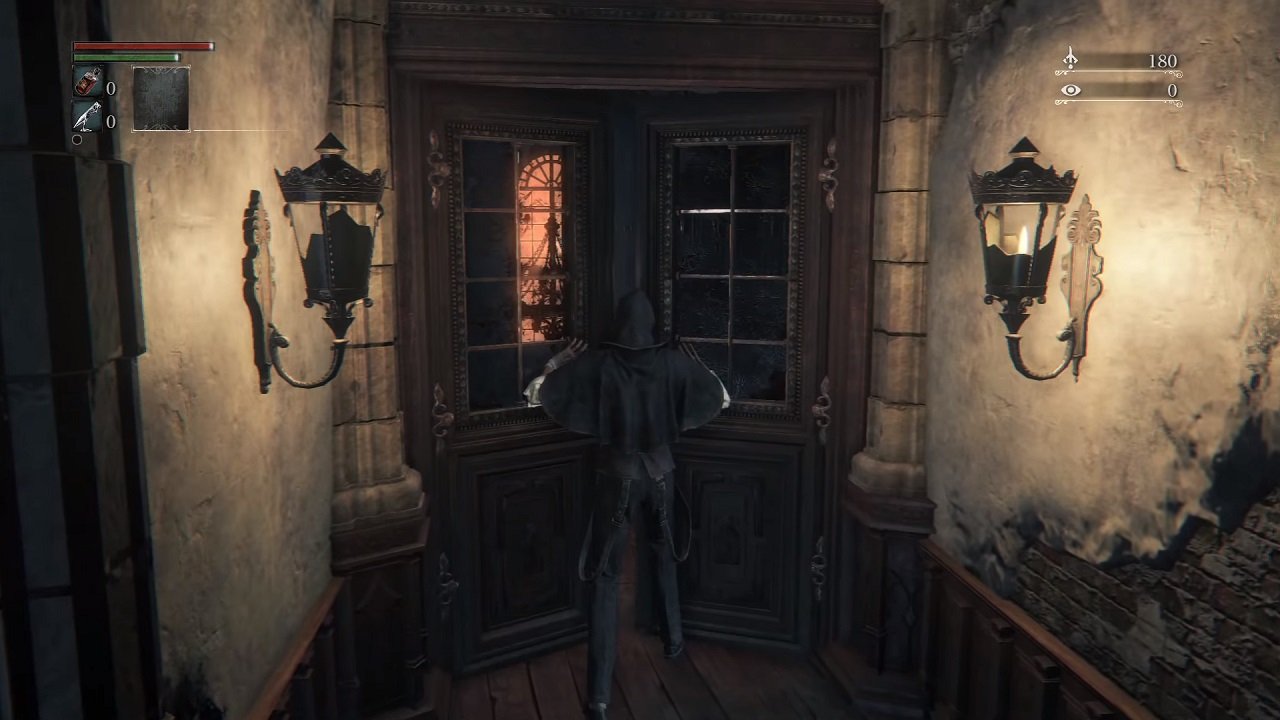Click the Quicksilver Bullets zero counter

click(x=111, y=119)
